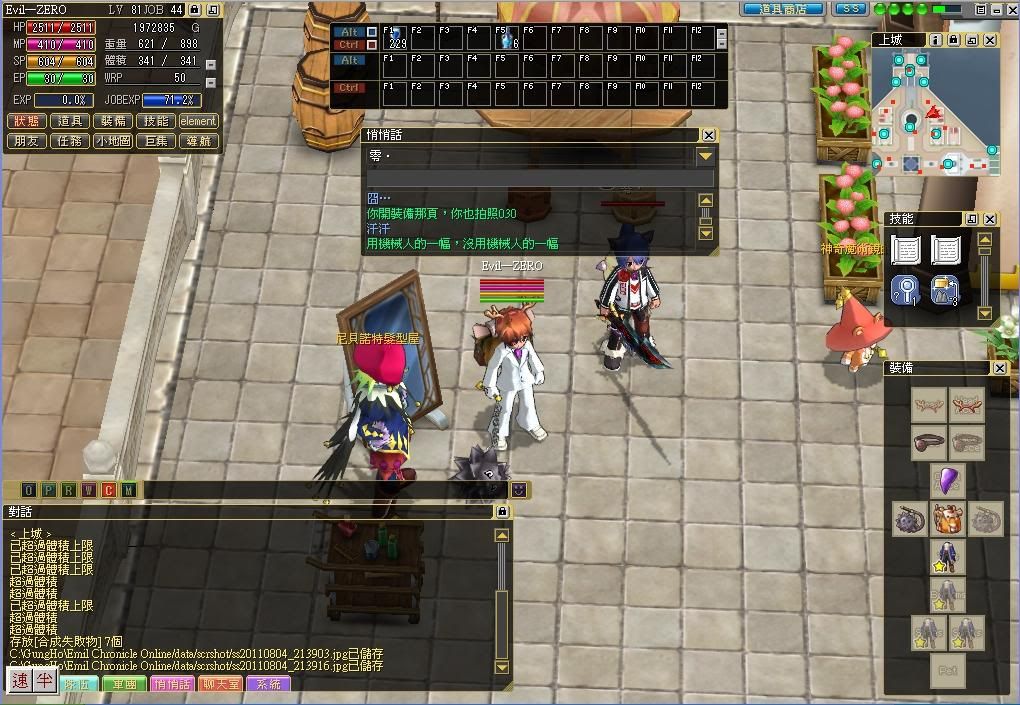Select the purple gem equipment slot

pos(947,480)
